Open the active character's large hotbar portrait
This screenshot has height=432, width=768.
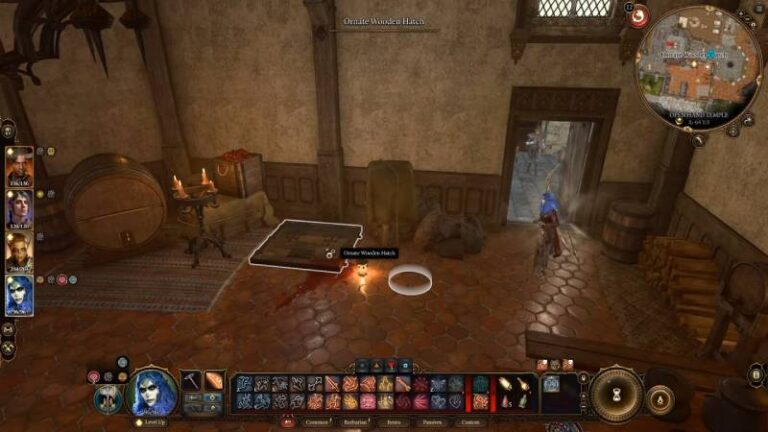pos(152,391)
